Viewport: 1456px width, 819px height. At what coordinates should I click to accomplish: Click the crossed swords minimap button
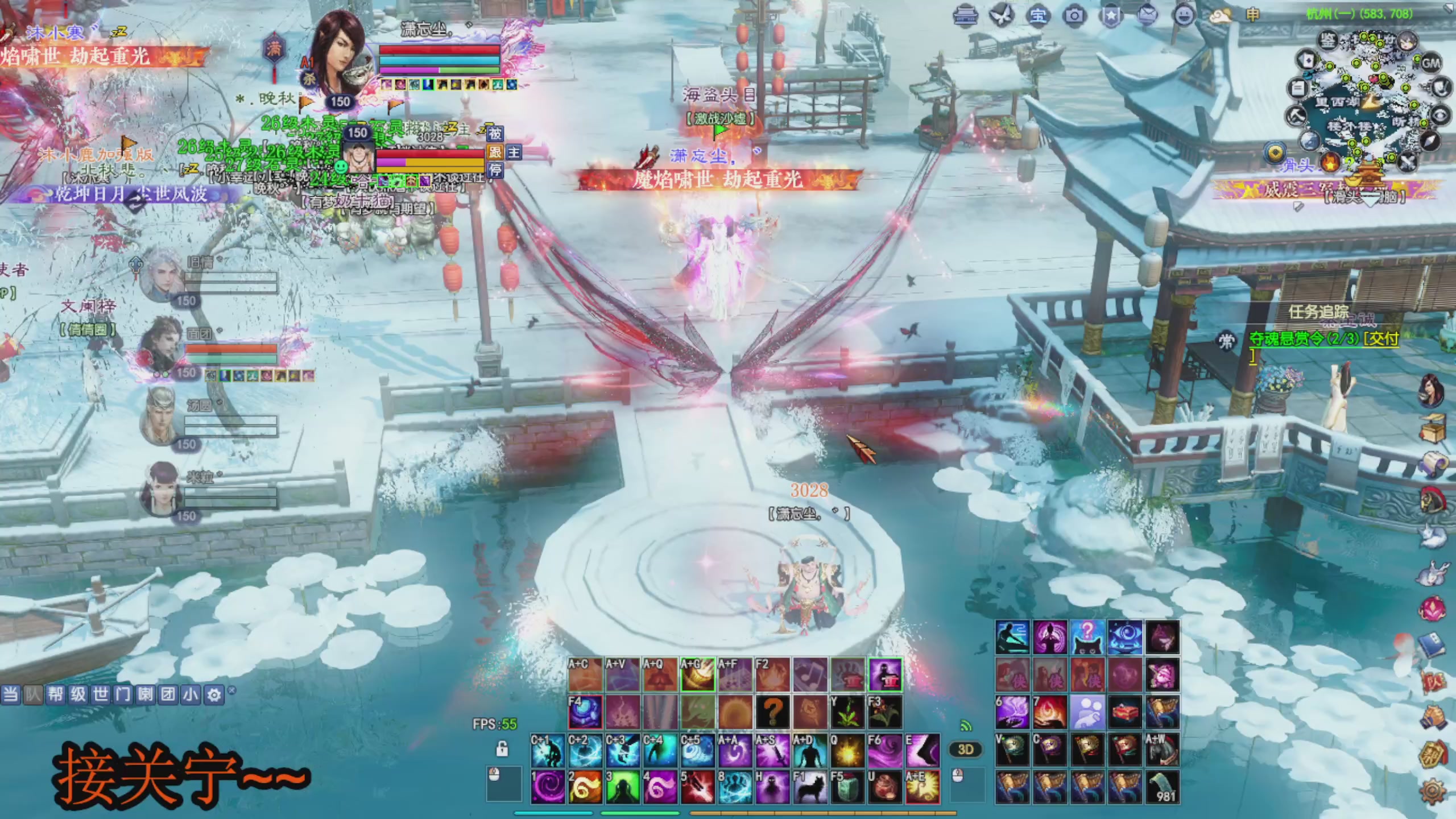point(1407,162)
